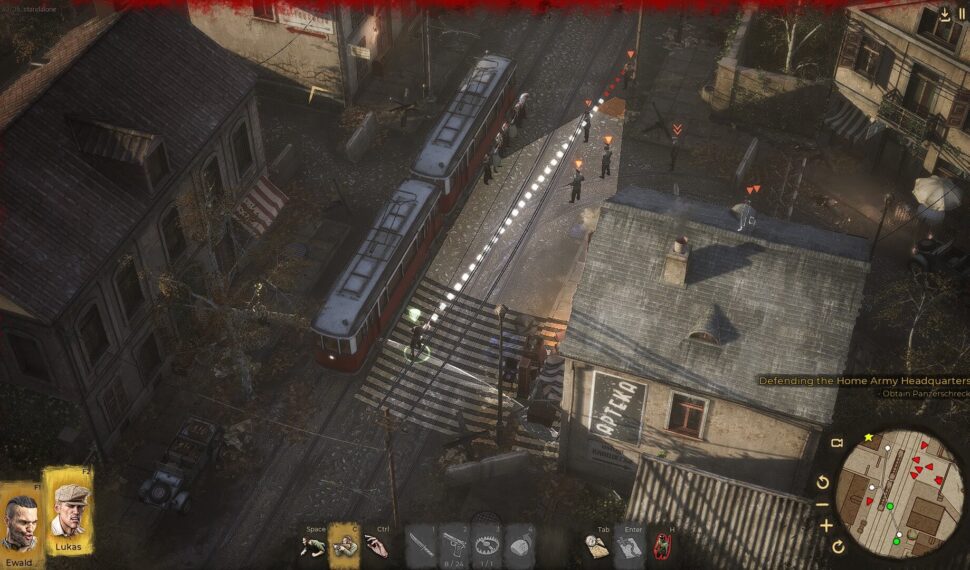The width and height of the screenshot is (970, 570).
Task: Use the grabbing hand interaction icon
Action: pos(376,545)
